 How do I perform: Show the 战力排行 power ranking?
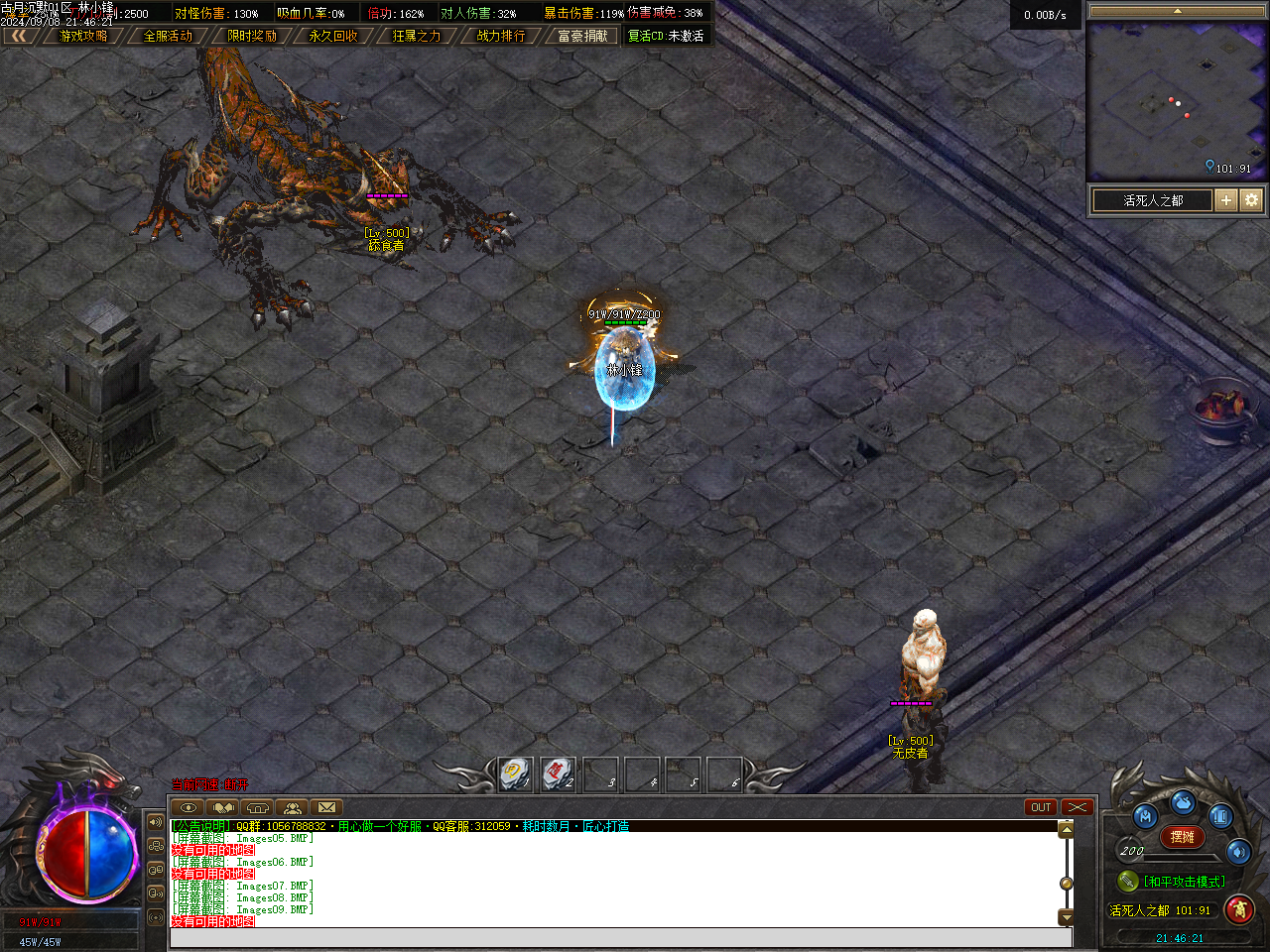(x=501, y=36)
